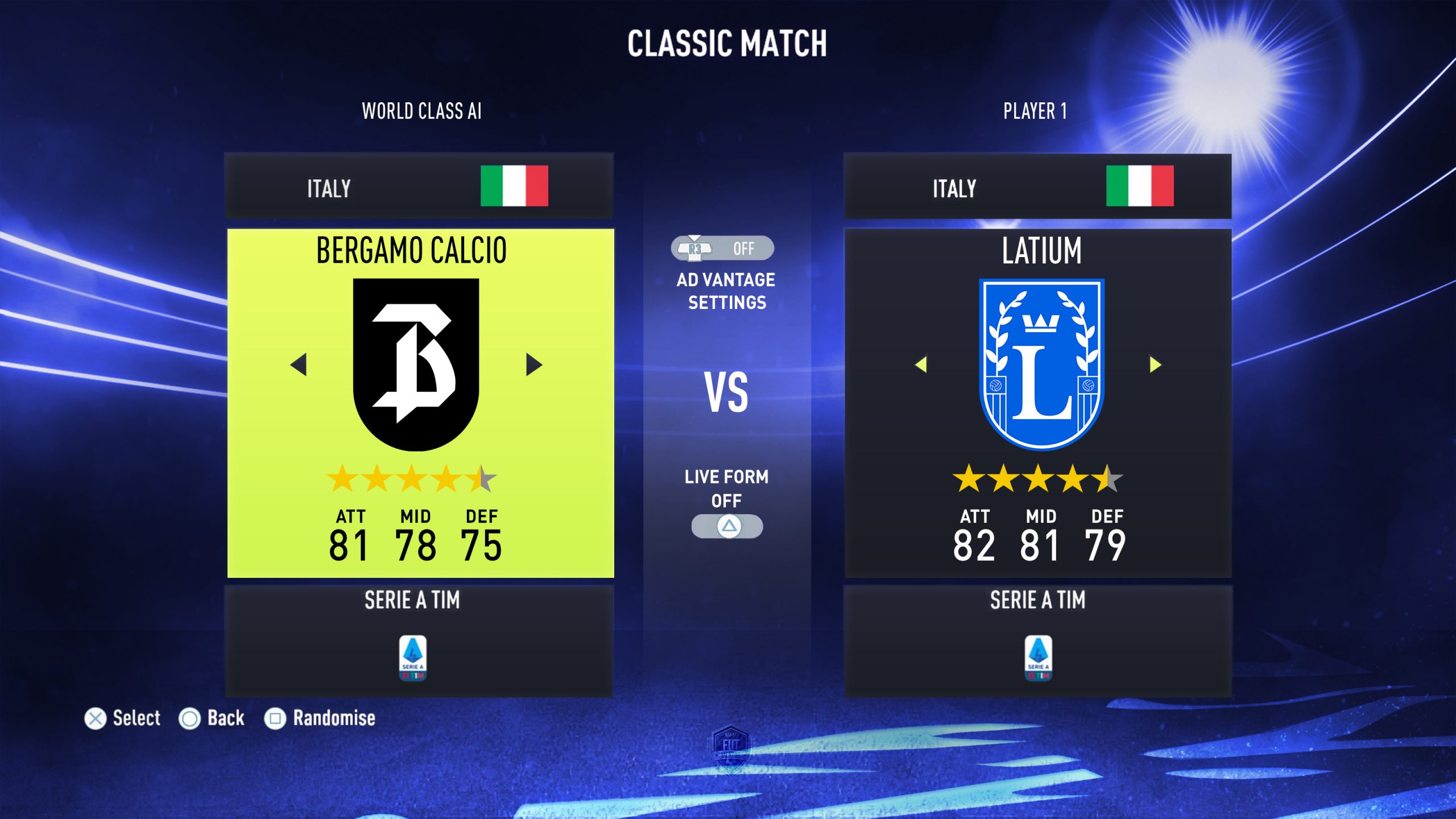Open the AI side's Serie A TIM league panel
This screenshot has height=819, width=1456.
pos(420,641)
